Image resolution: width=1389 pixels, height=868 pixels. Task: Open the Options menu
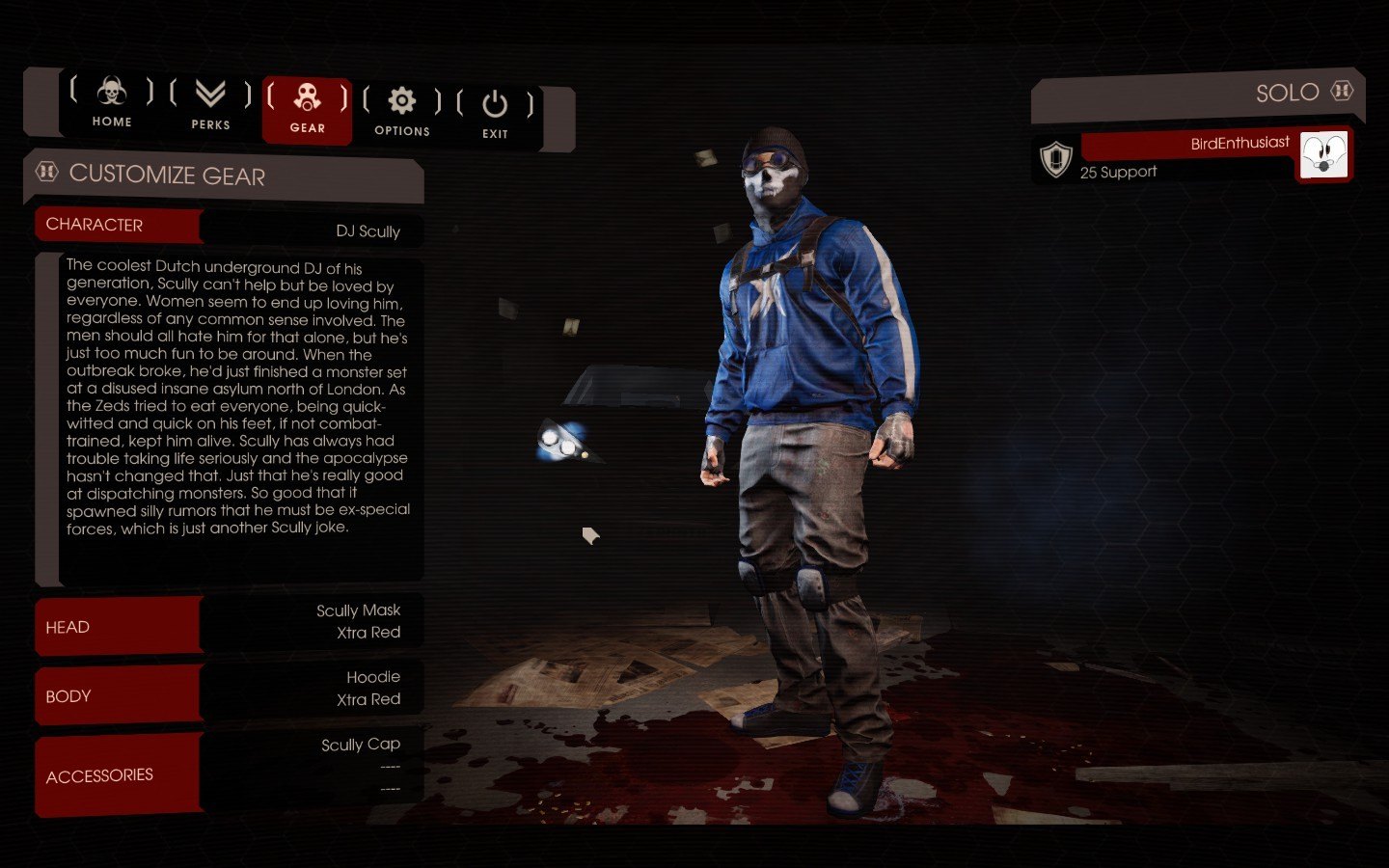point(401,110)
